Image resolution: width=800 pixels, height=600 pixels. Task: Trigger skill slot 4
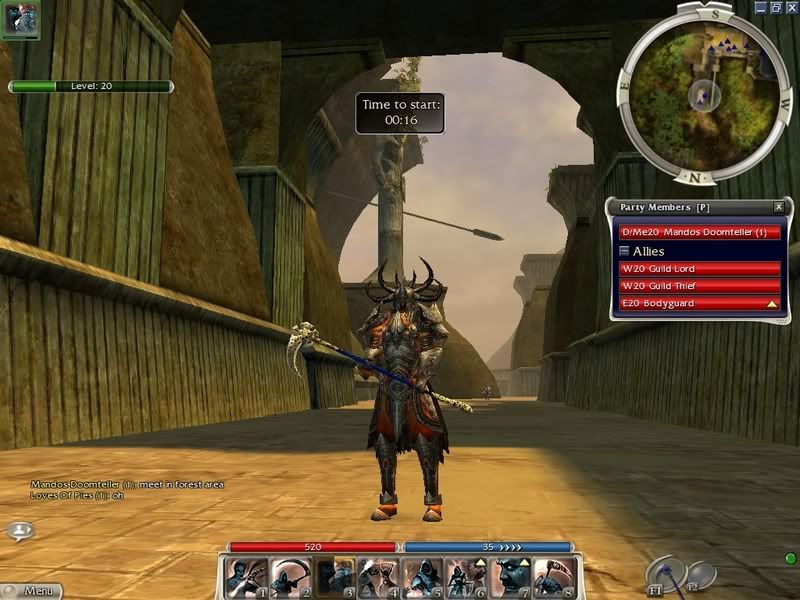pos(378,577)
